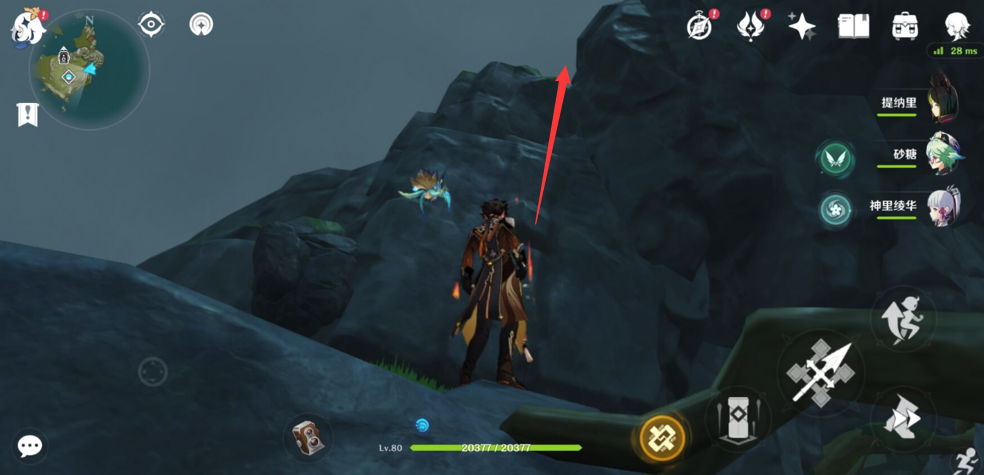Image resolution: width=984 pixels, height=475 pixels.
Task: Use the equipped gadget icon
Action: [308, 436]
